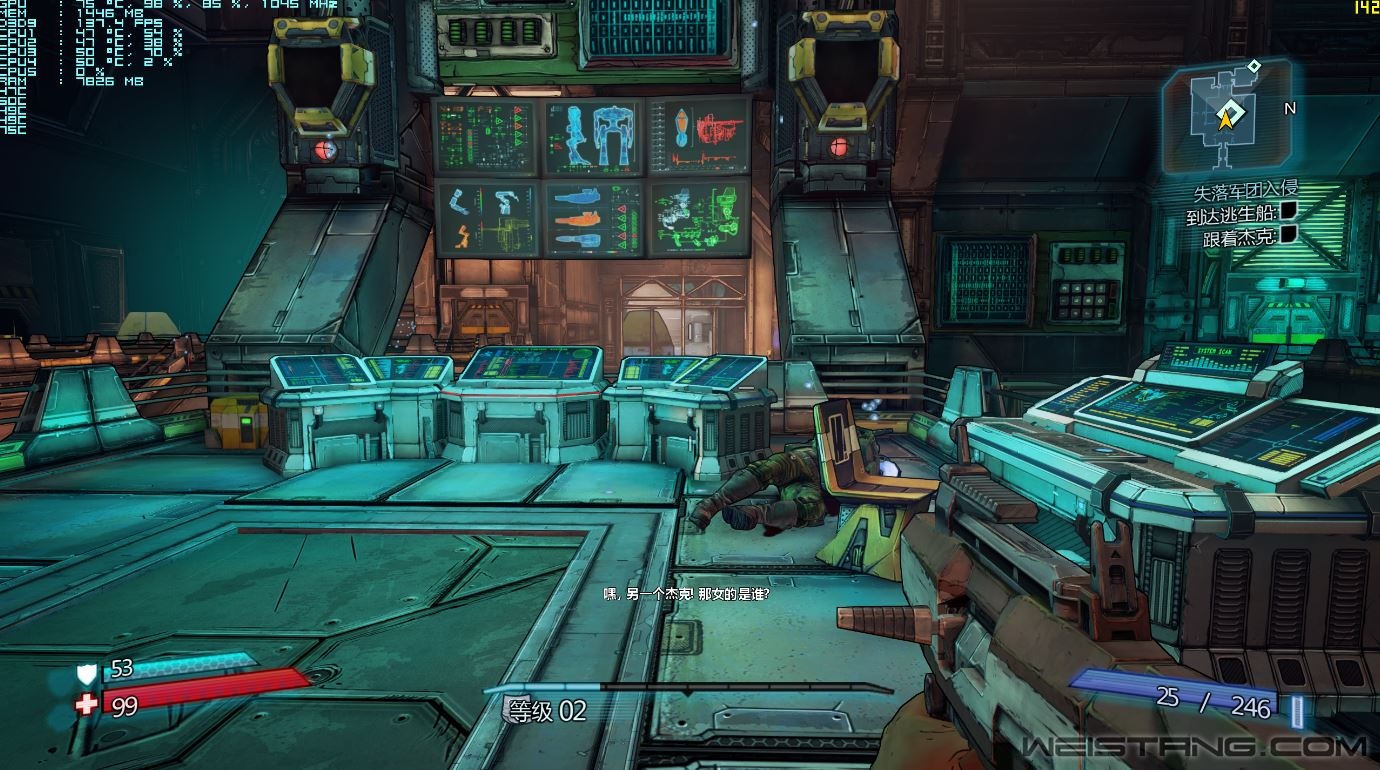Click the white shield icon
This screenshot has width=1380, height=770.
(x=88, y=674)
